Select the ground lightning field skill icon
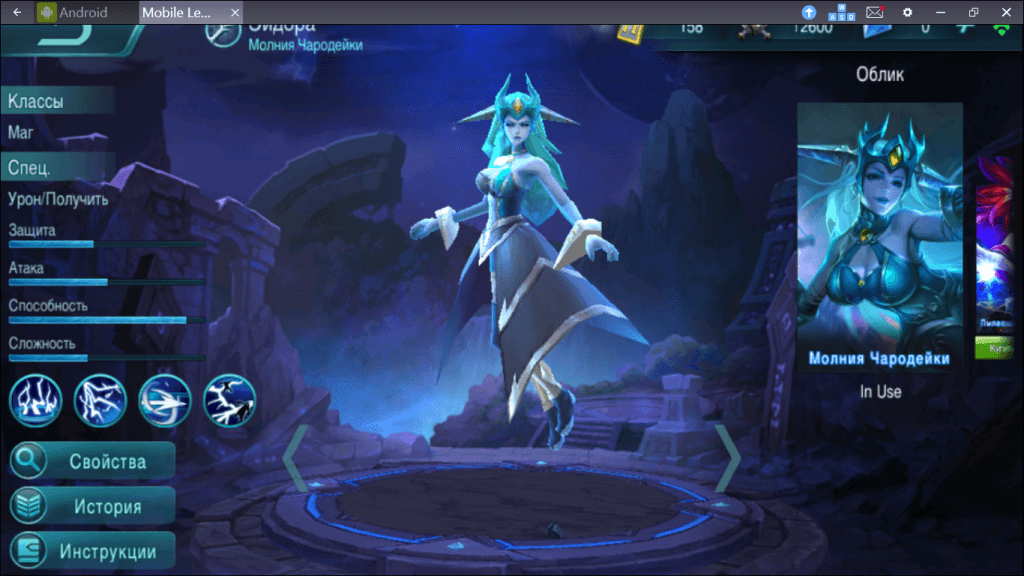1024x576 pixels. coord(36,400)
